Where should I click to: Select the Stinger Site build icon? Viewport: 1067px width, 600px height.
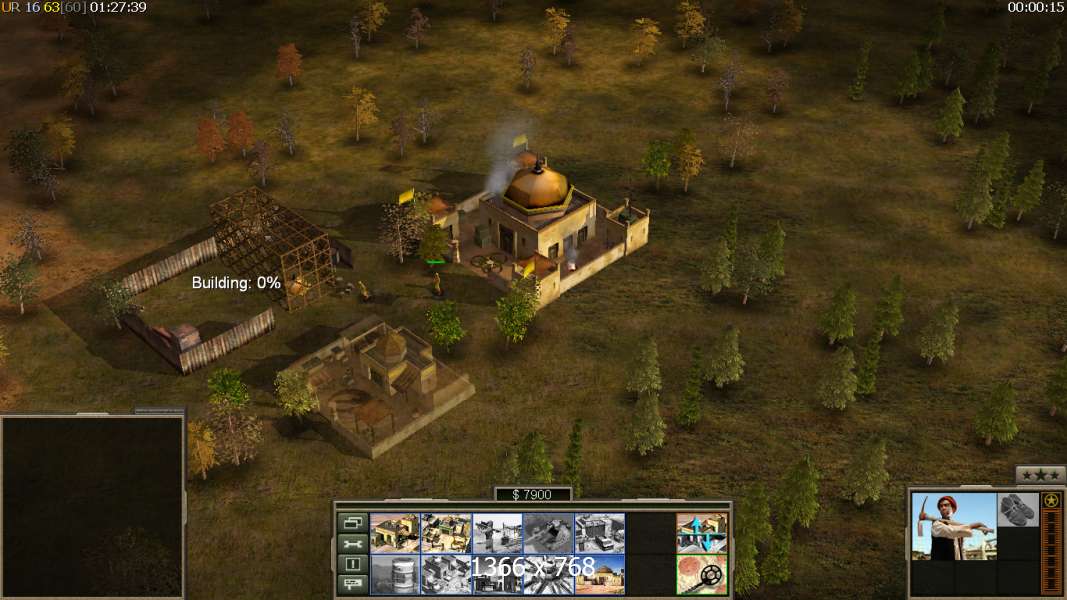497,533
